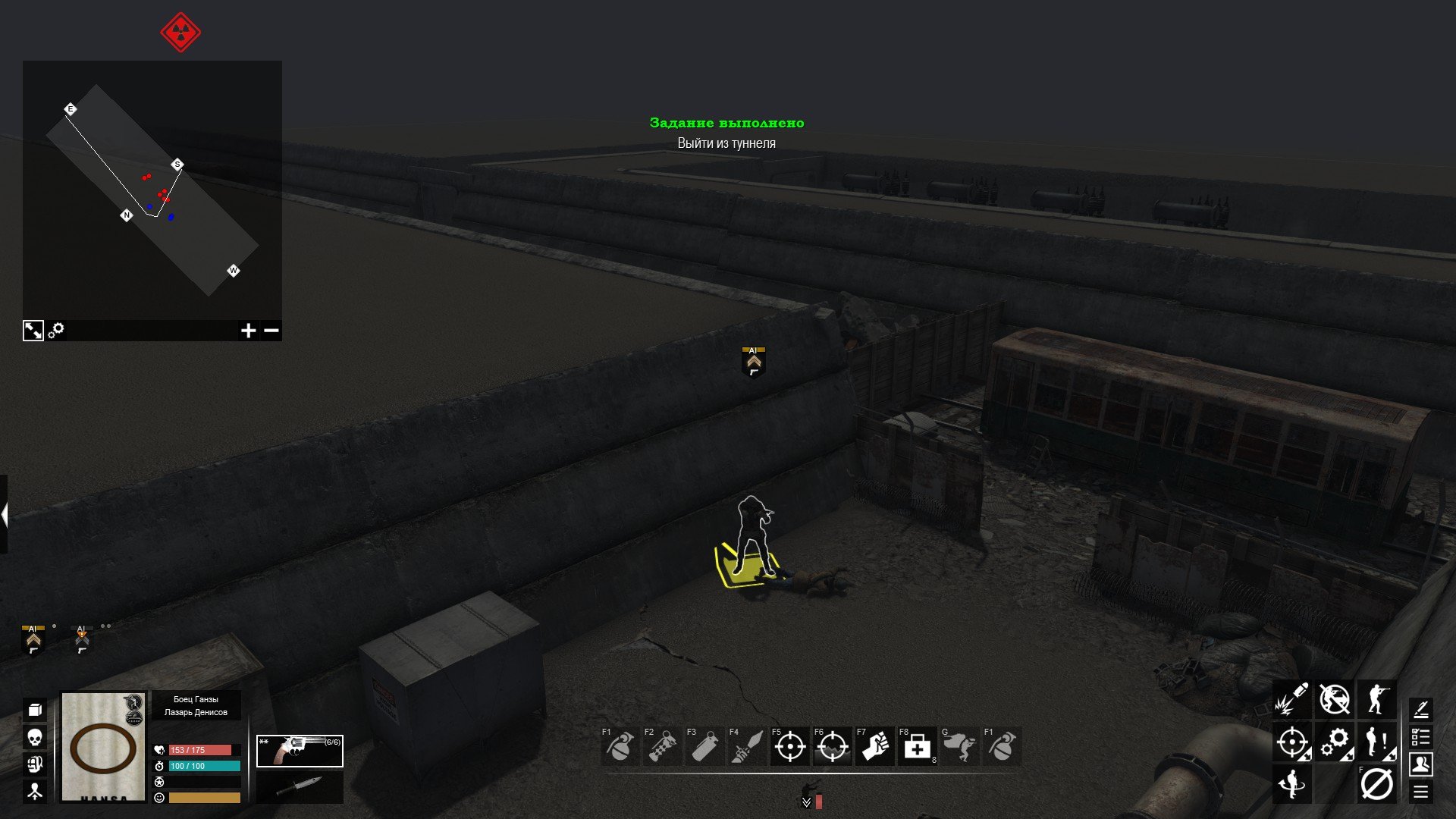Choose the rotate soldier command
The height and width of the screenshot is (819, 1456).
[x=1291, y=784]
